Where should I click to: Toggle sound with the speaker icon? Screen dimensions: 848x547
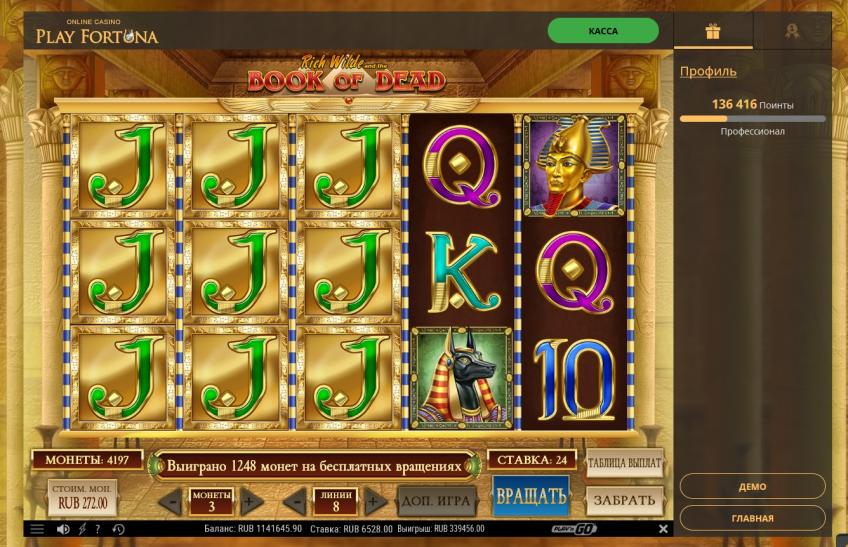(x=63, y=528)
